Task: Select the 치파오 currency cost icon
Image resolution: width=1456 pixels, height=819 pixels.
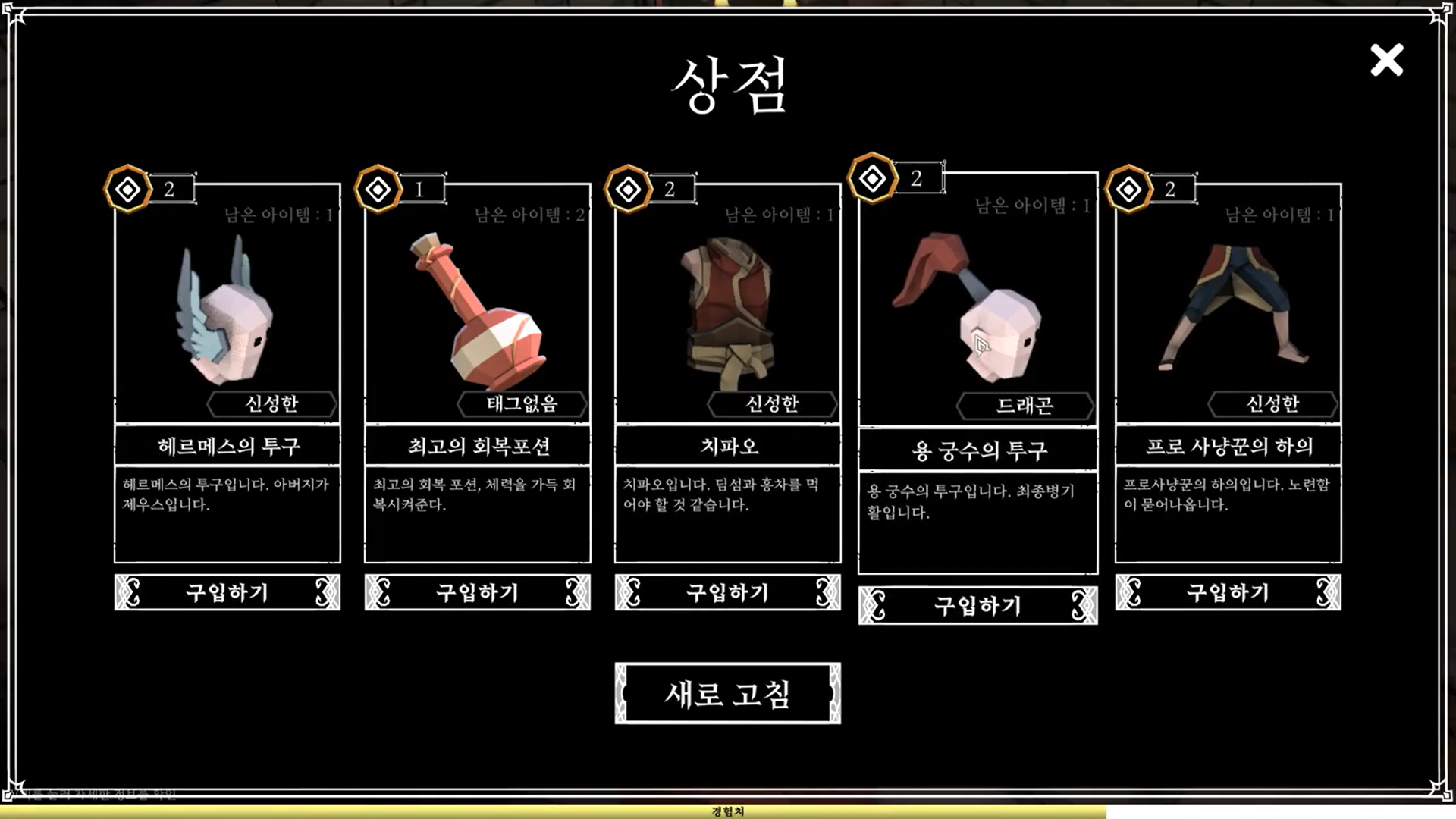Action: (628, 189)
